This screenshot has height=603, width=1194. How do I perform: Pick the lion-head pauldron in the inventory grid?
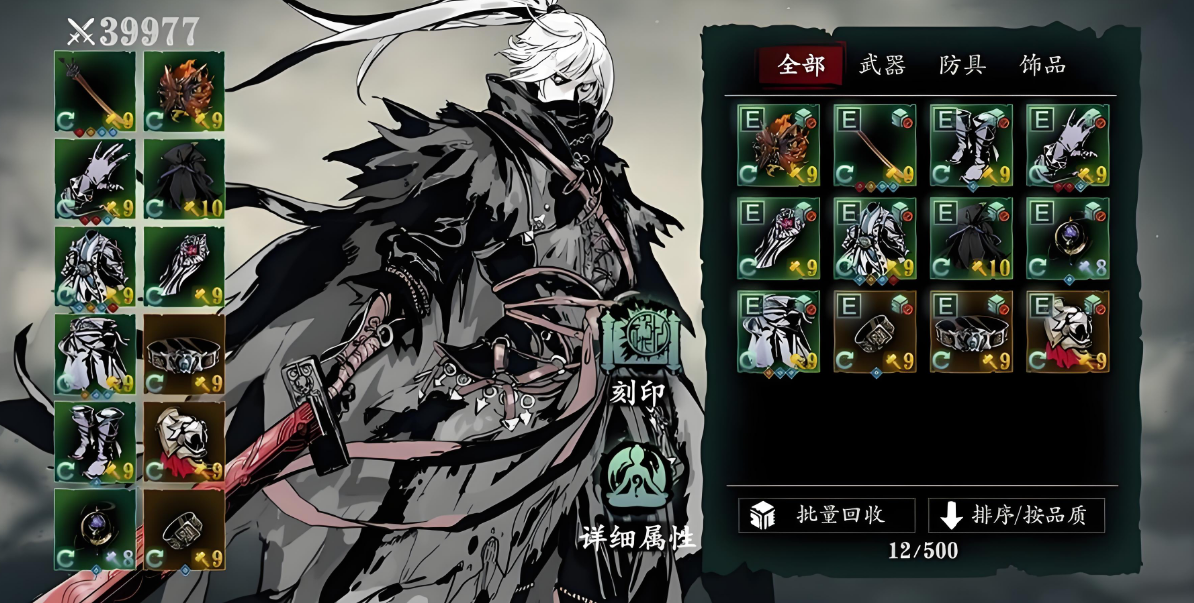(1067, 332)
